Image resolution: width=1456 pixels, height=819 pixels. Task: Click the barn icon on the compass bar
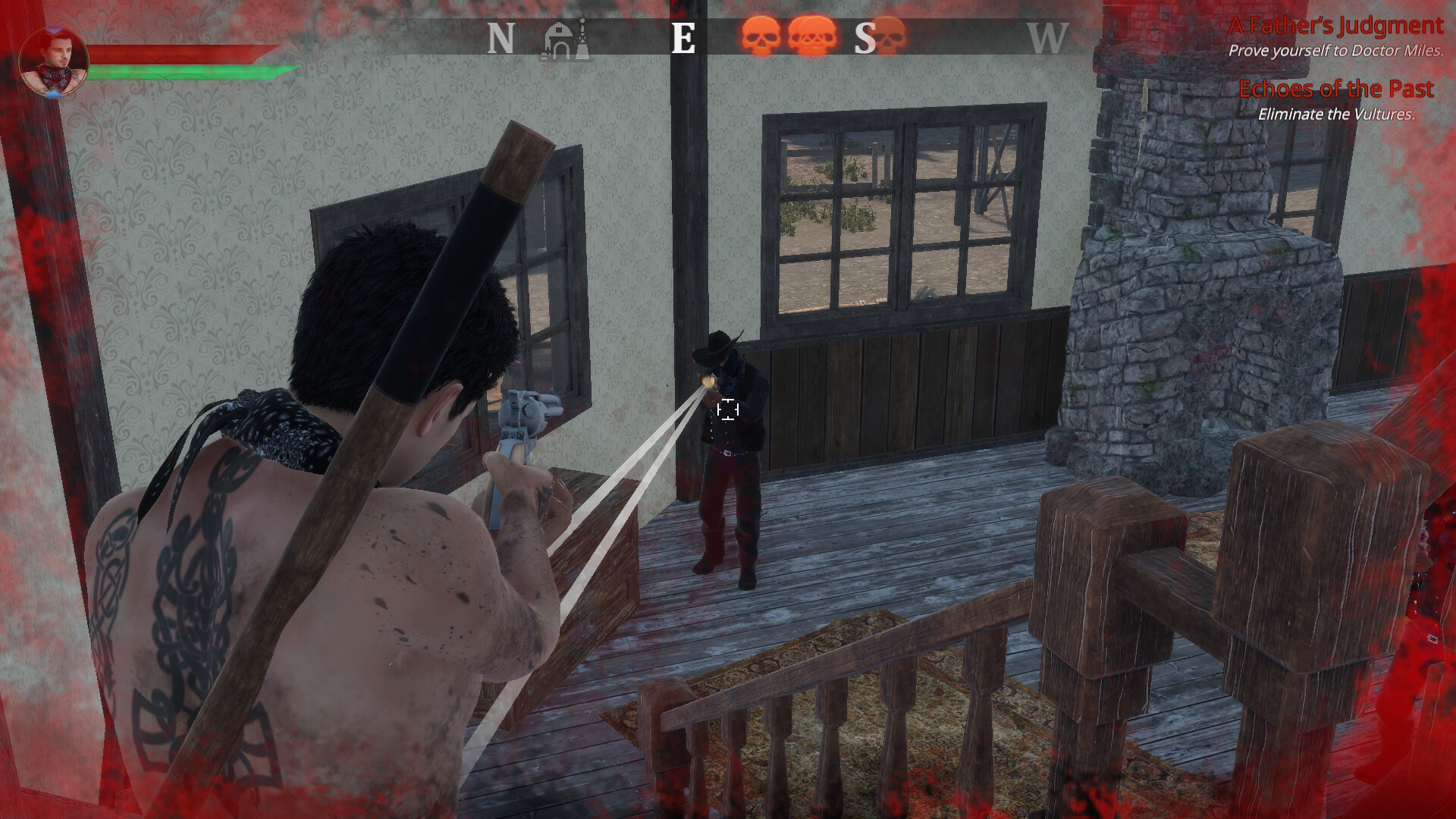pos(557,36)
